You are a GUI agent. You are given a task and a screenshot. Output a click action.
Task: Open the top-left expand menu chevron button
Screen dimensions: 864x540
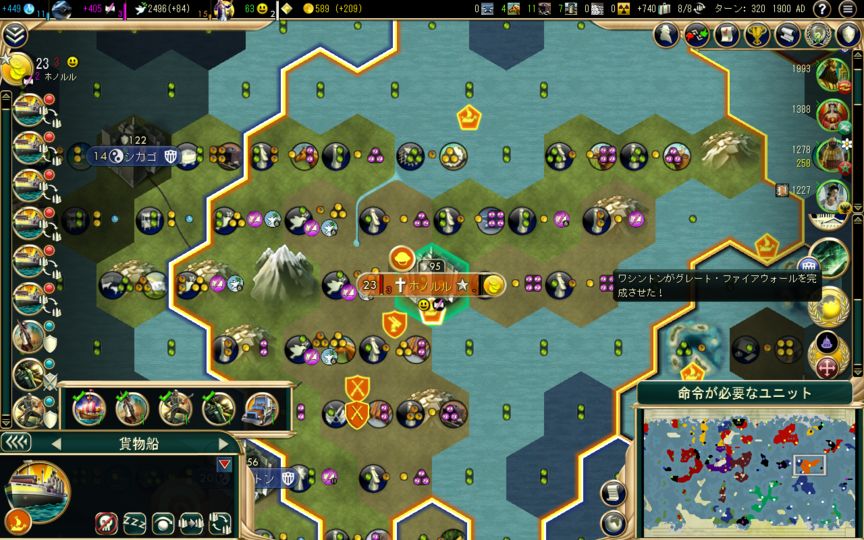[15, 36]
